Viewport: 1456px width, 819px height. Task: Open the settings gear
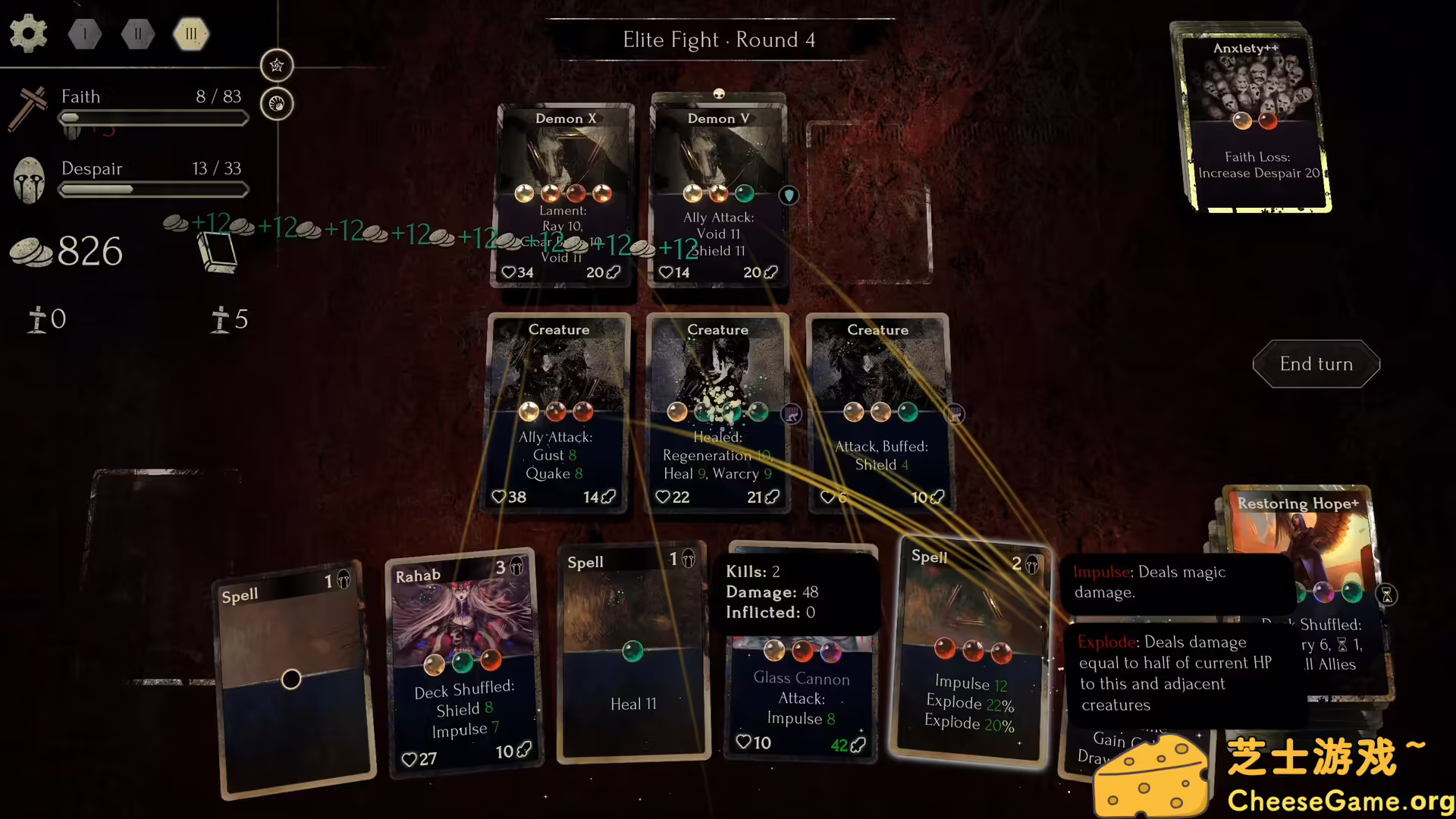click(x=28, y=33)
